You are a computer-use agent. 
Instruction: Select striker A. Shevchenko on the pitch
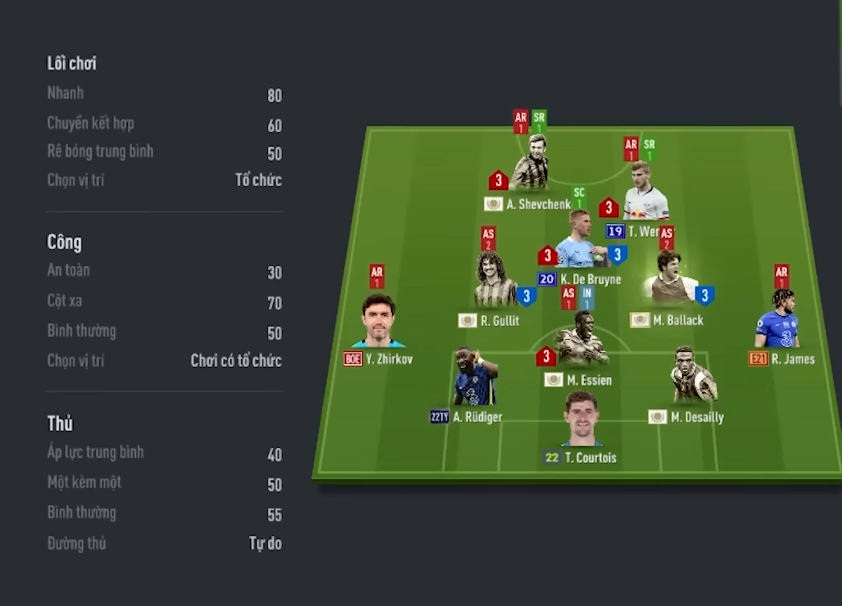529,171
